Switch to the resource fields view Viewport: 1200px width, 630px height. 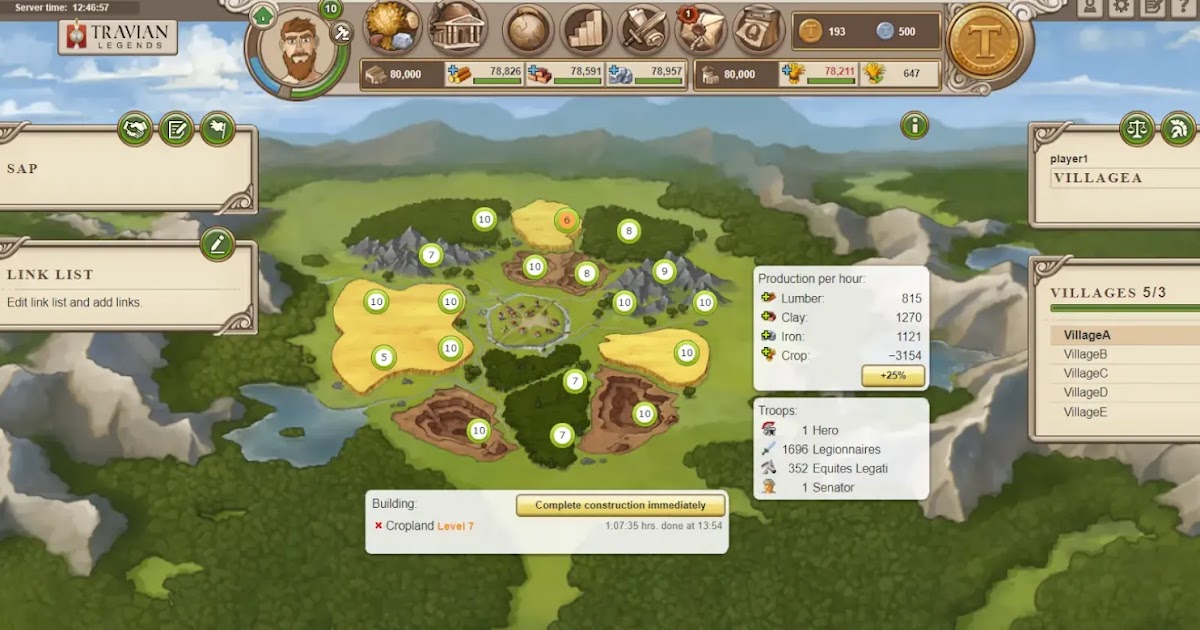392,27
